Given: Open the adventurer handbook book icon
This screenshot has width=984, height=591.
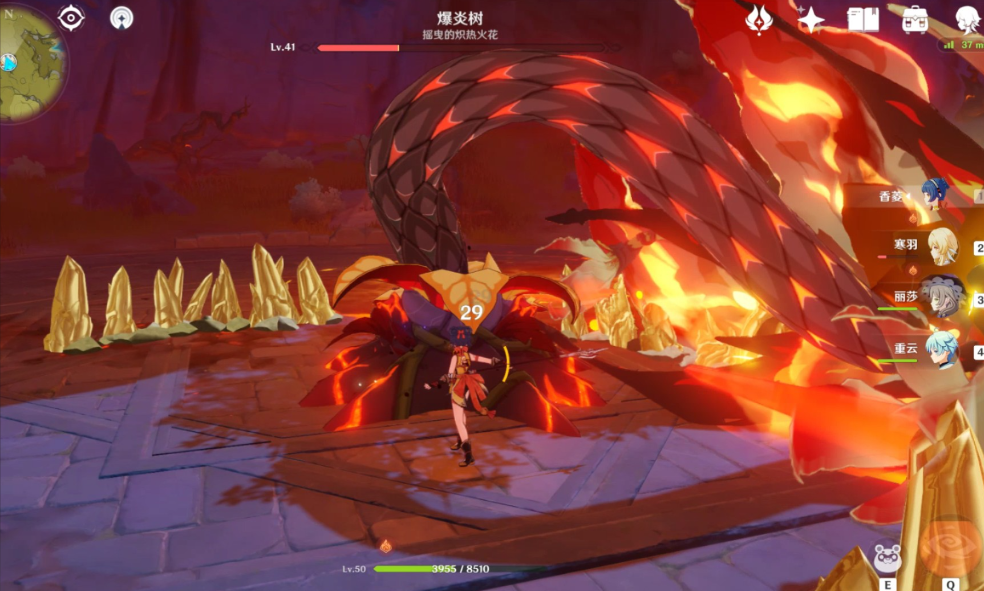Looking at the screenshot, I should [x=862, y=19].
